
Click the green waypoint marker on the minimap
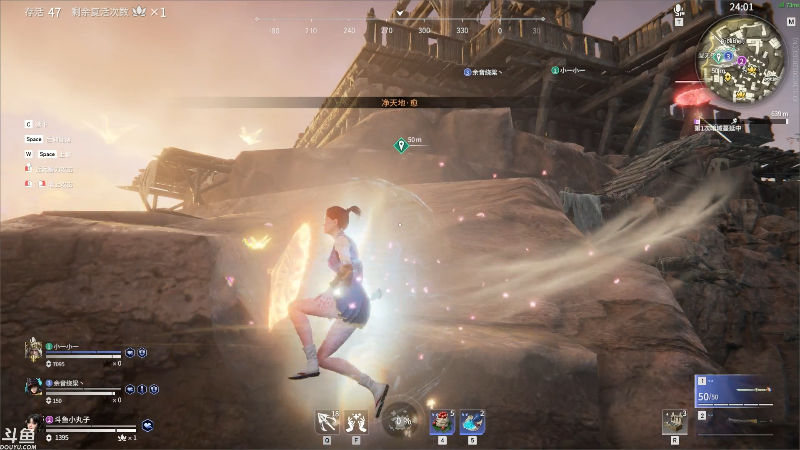pyautogui.click(x=717, y=57)
